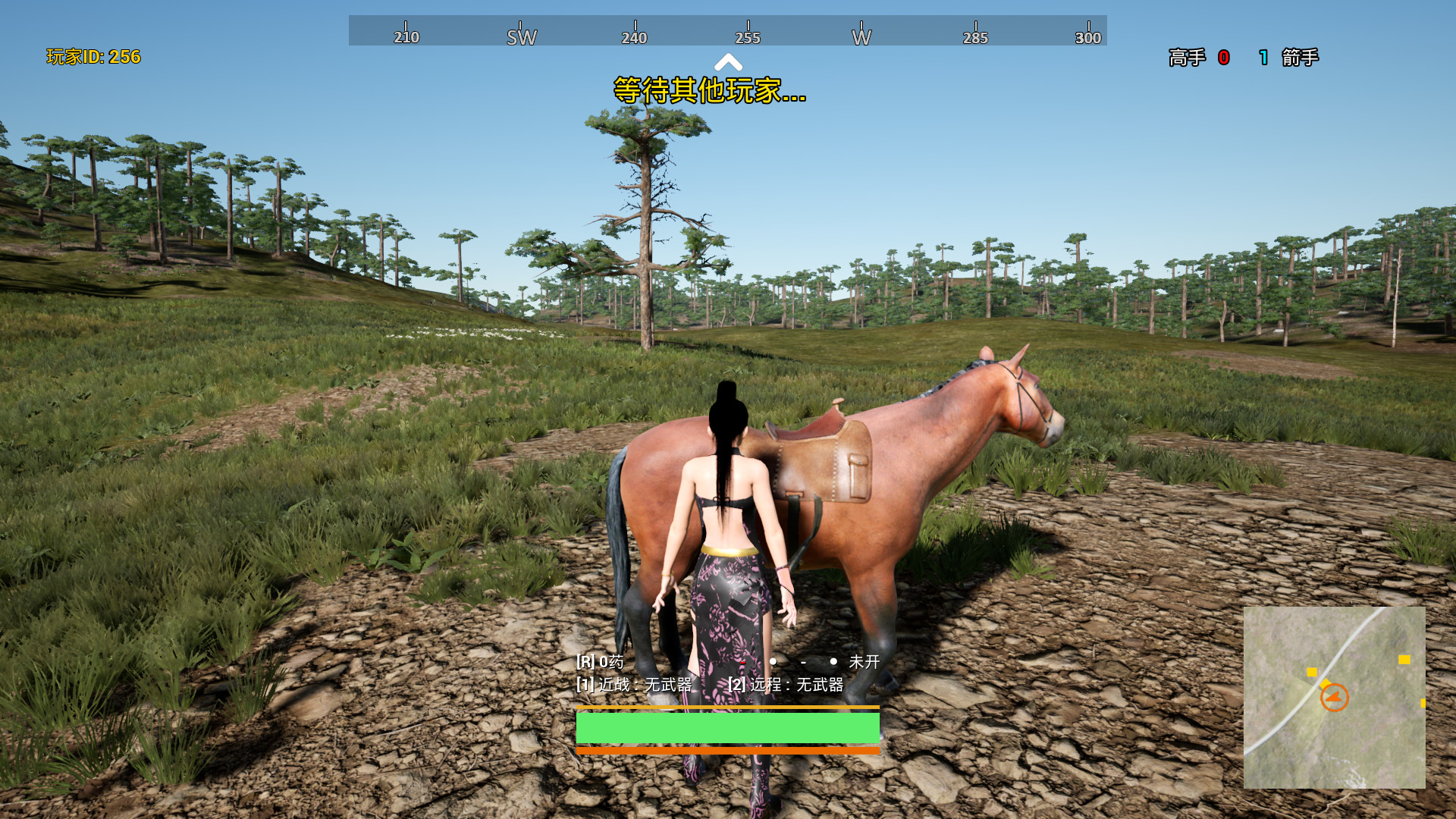This screenshot has height=819, width=1456.
Task: Click the dot next to 未开
Action: tap(833, 663)
